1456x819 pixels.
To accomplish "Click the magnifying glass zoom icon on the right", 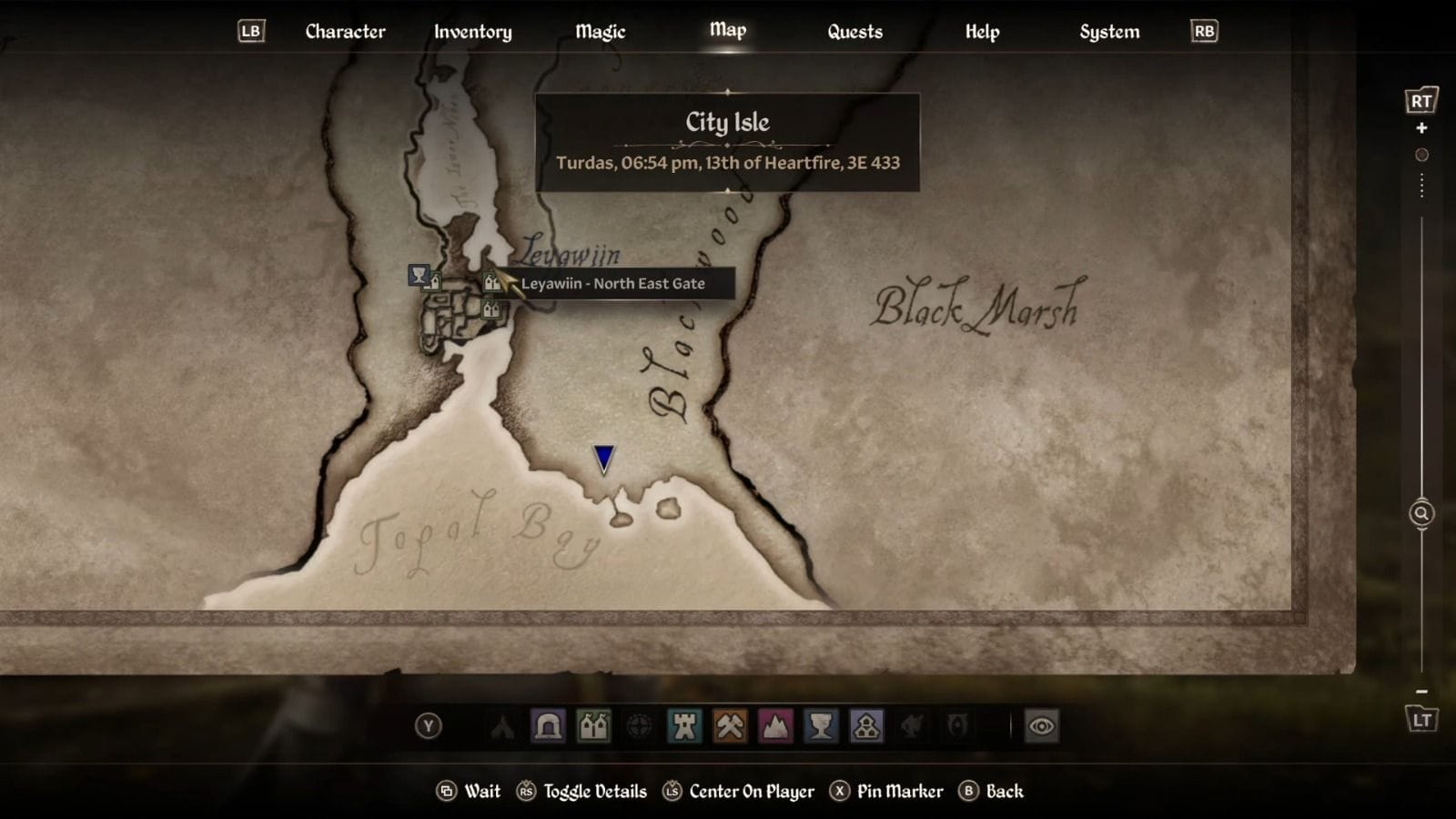I will click(x=1420, y=515).
